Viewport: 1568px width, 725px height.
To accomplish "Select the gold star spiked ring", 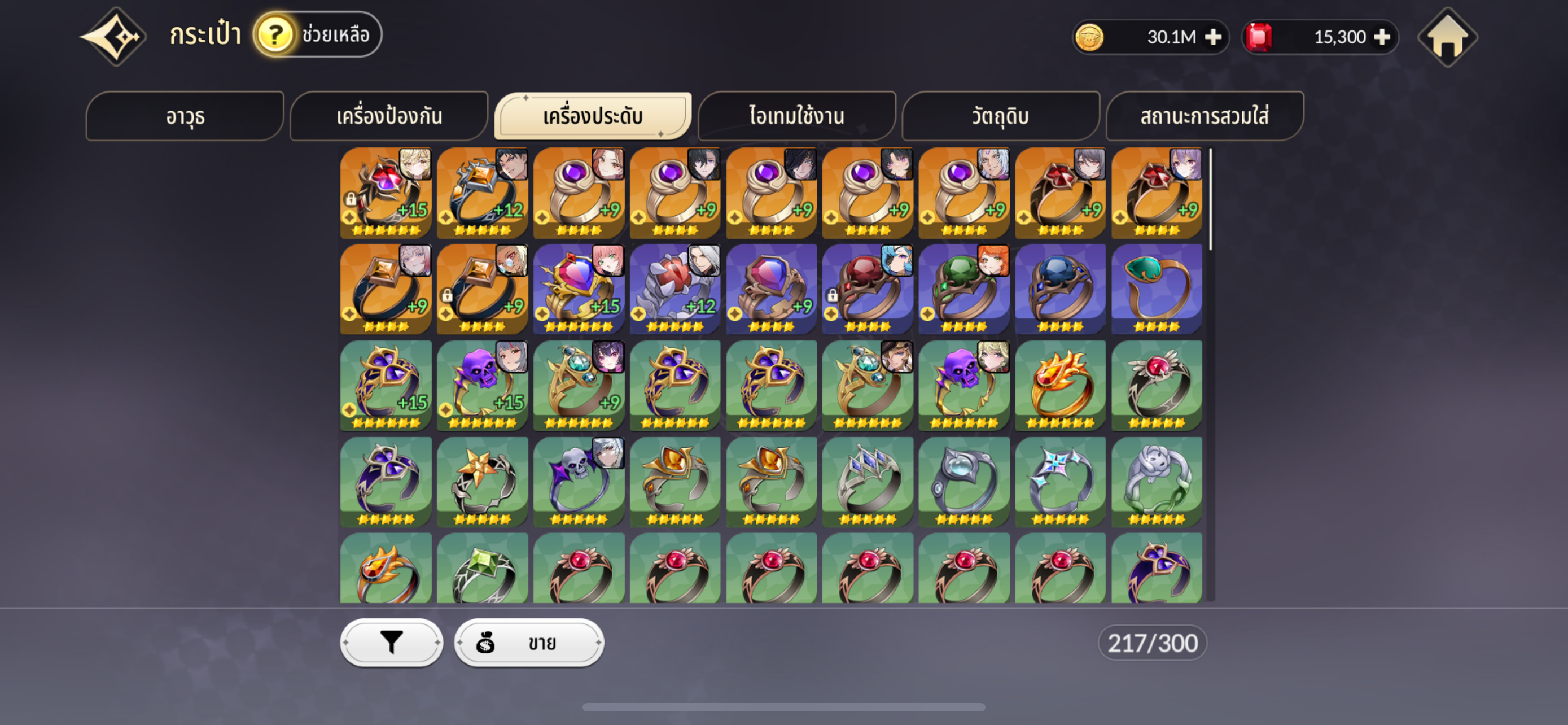I will tap(482, 481).
